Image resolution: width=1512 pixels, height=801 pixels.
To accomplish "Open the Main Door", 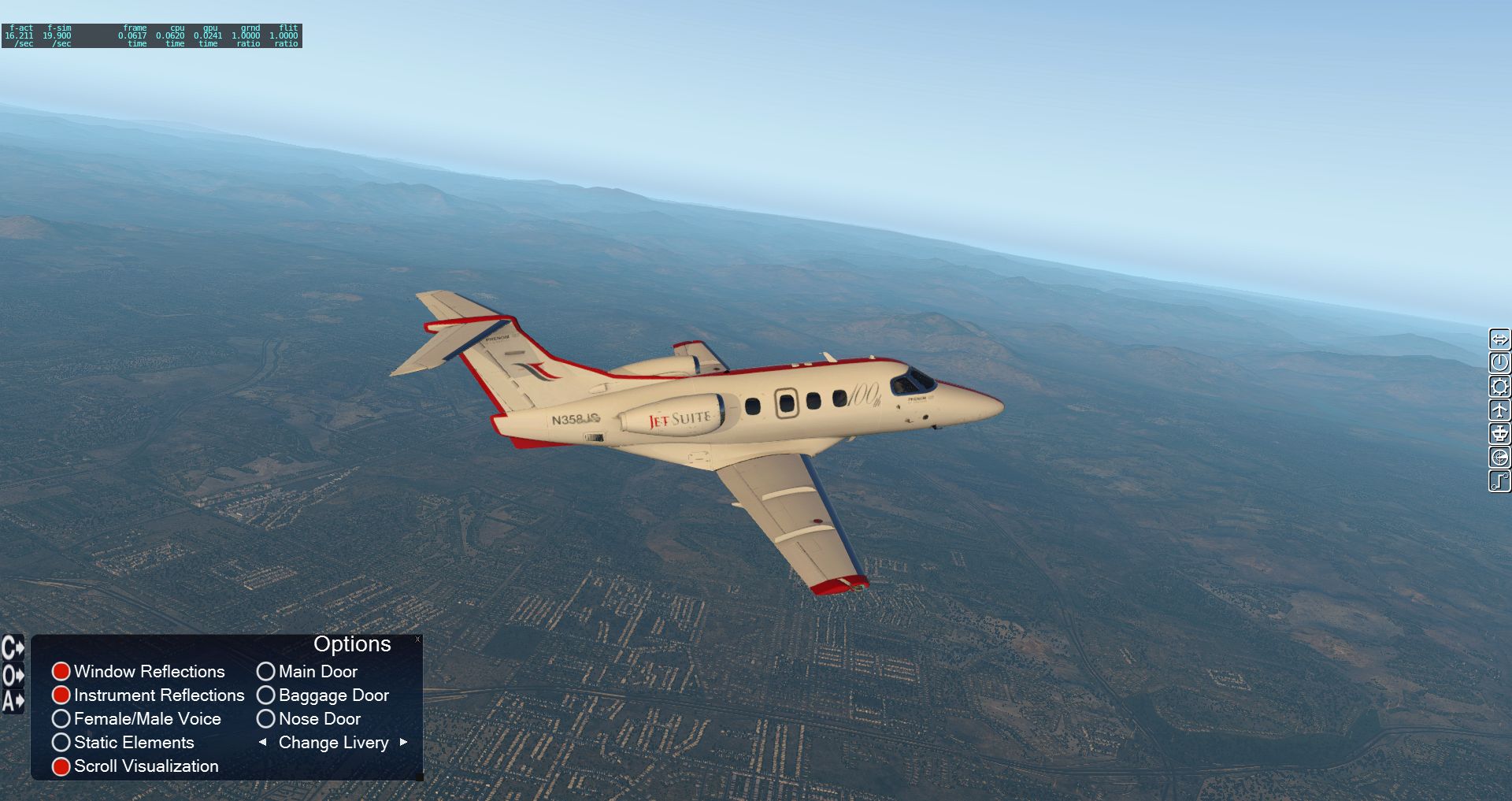I will click(x=266, y=671).
